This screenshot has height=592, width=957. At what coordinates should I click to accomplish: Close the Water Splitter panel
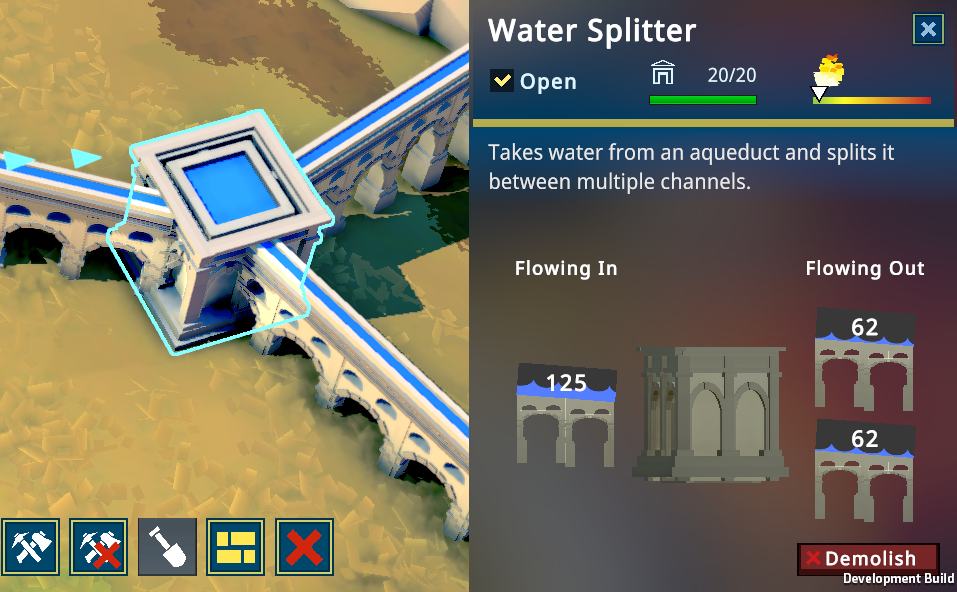click(x=928, y=30)
